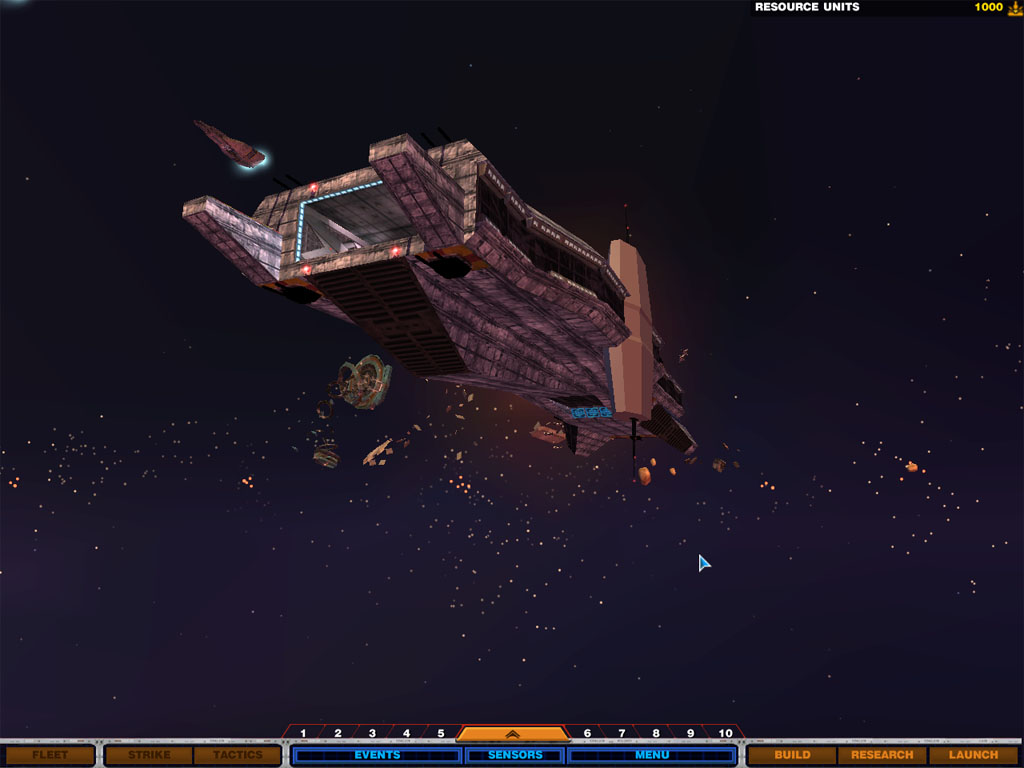Screen dimensions: 1024x768
Task: Open the Research manager
Action: pos(882,755)
